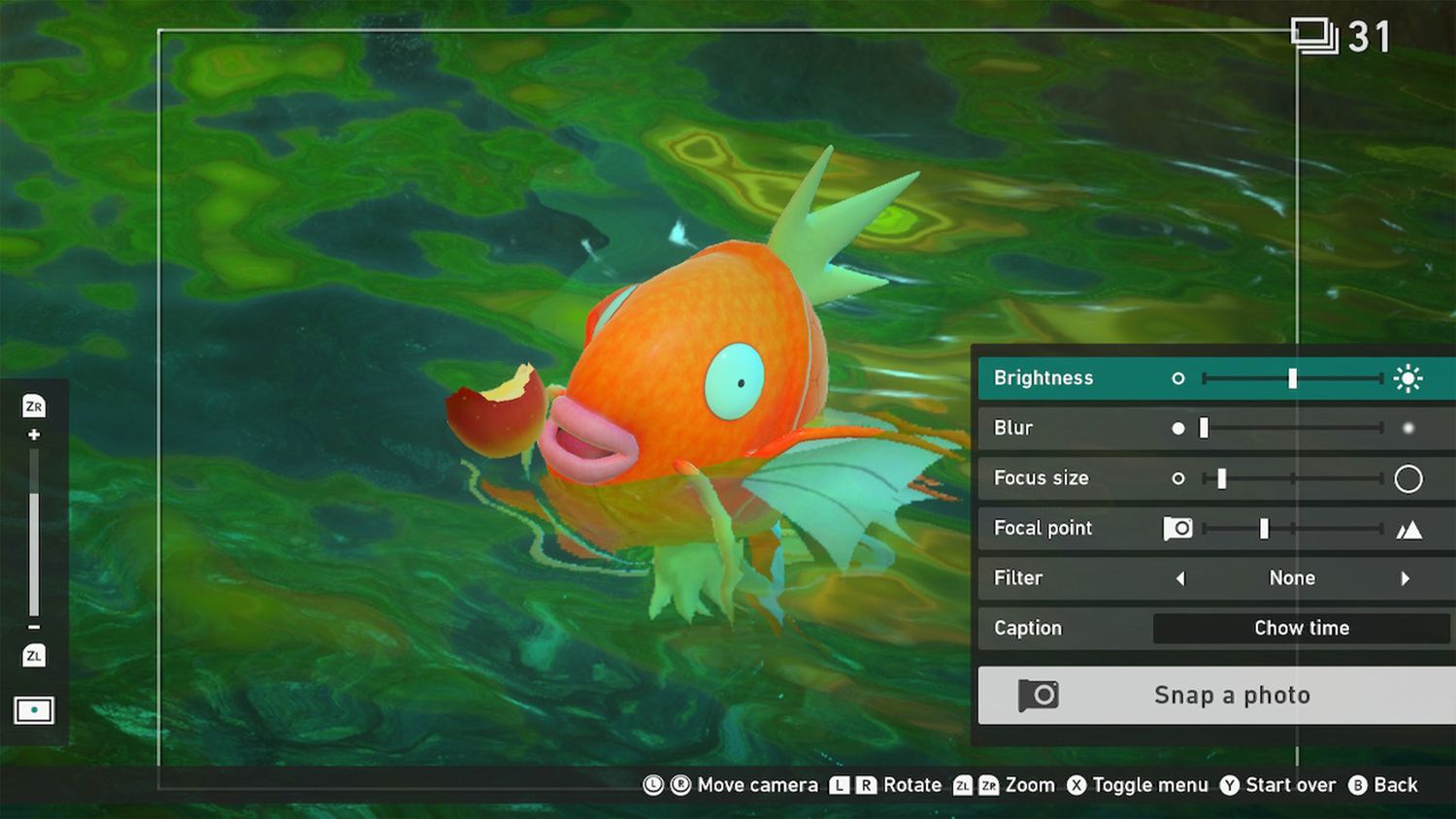
Task: Click the zoom level bar
Action: click(x=34, y=534)
